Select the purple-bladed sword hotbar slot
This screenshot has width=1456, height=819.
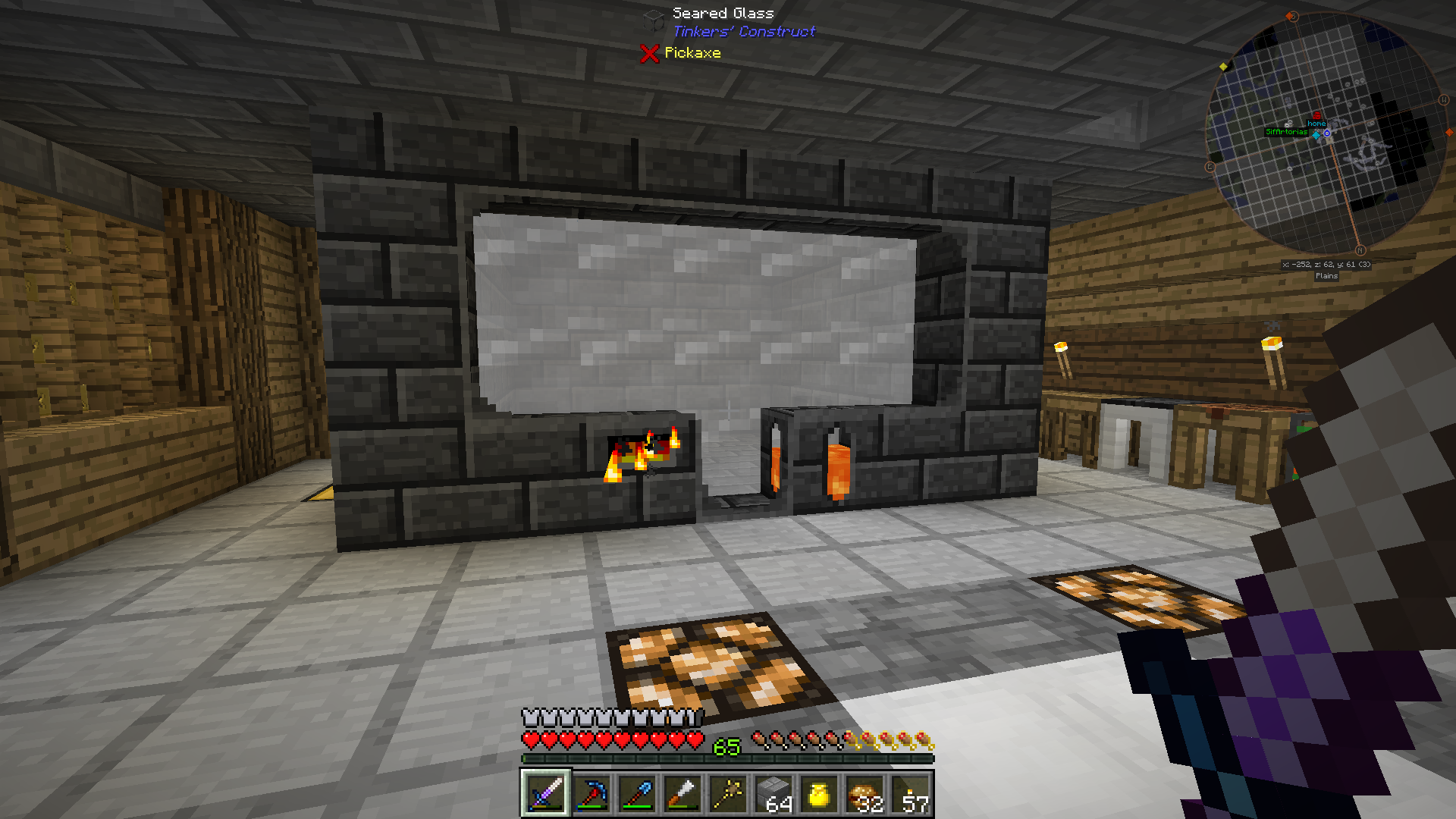click(x=545, y=794)
